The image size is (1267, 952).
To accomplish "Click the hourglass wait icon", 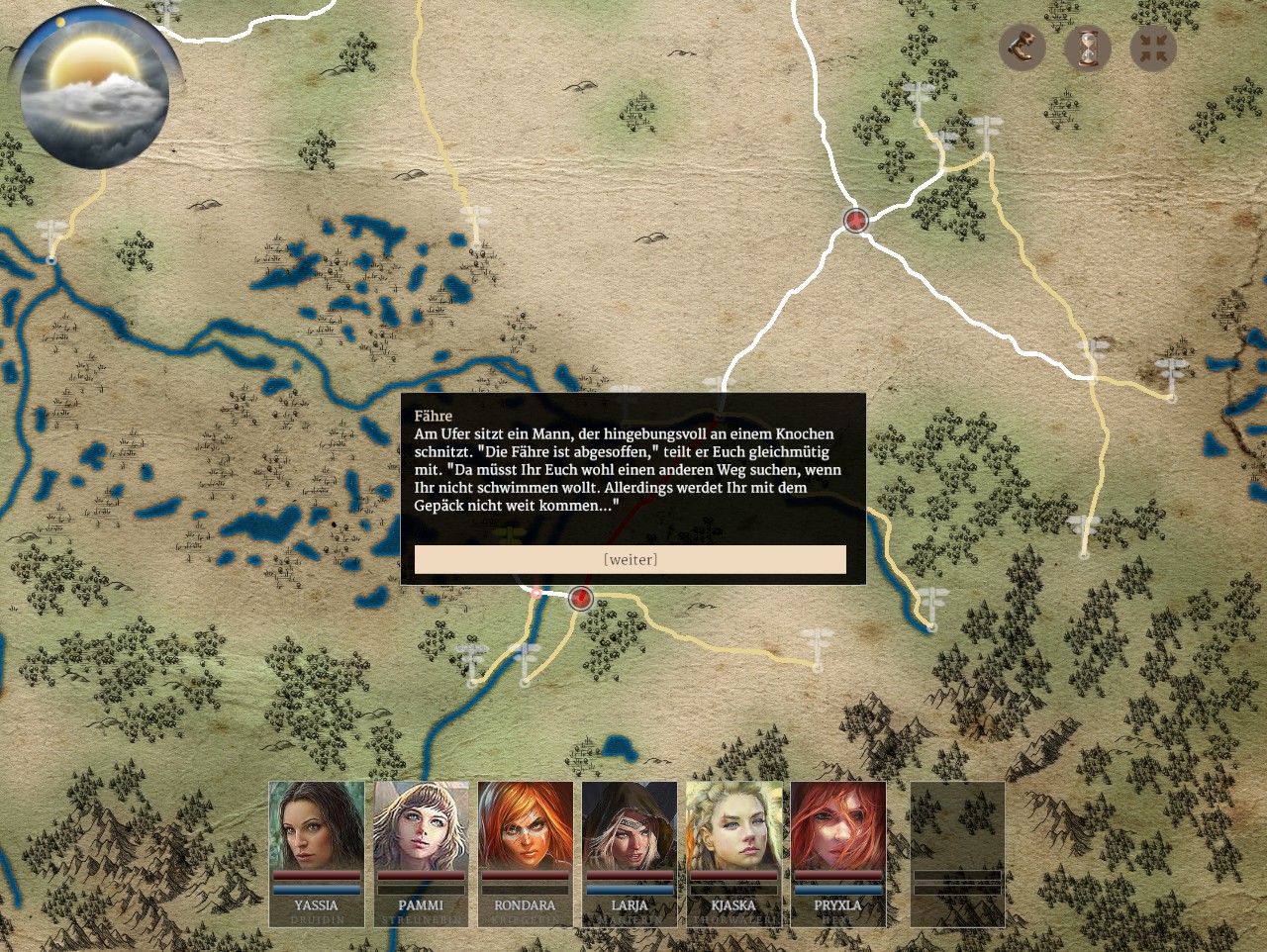I will pos(1088,48).
